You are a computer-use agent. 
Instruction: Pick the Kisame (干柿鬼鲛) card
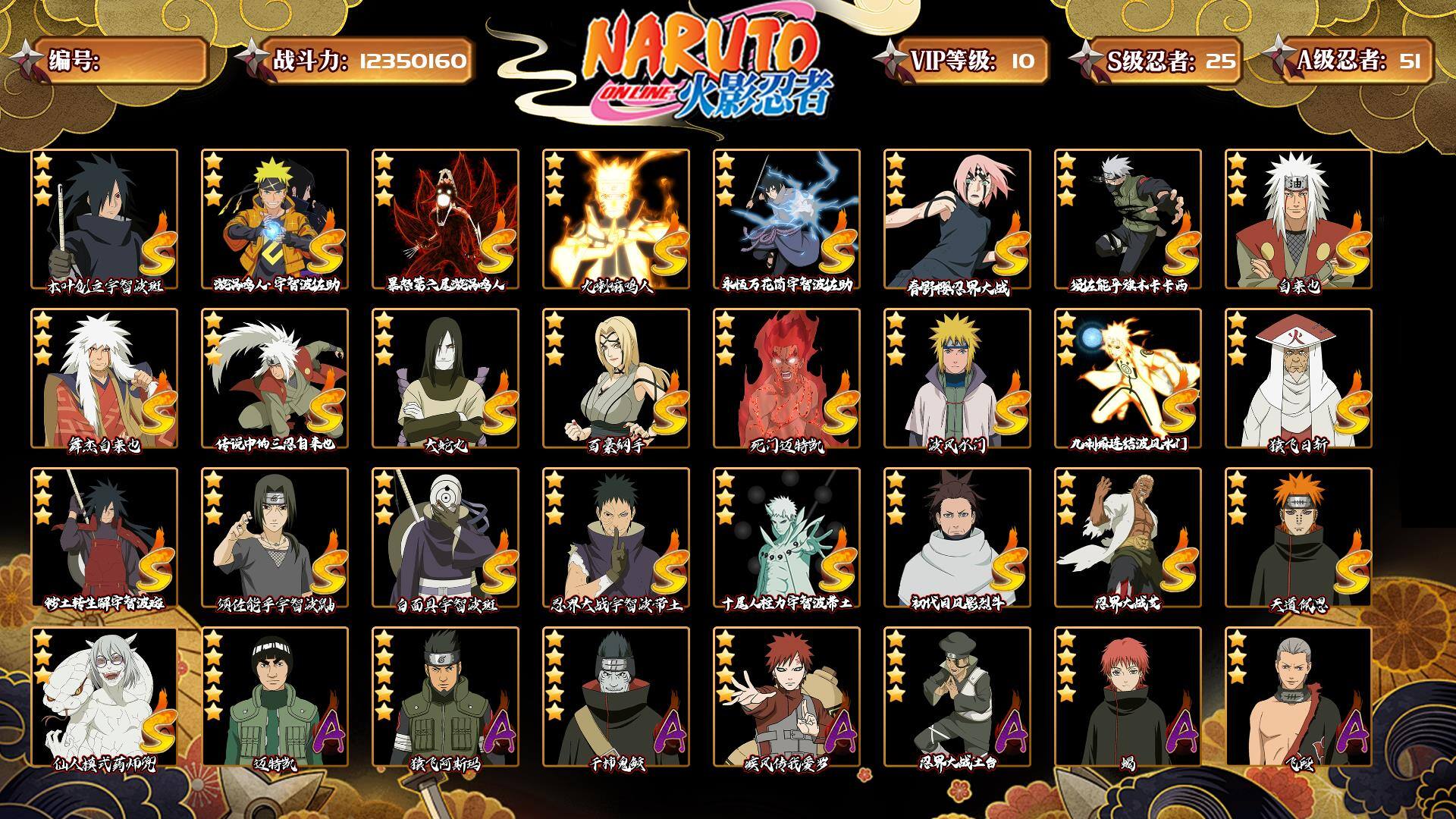616,697
